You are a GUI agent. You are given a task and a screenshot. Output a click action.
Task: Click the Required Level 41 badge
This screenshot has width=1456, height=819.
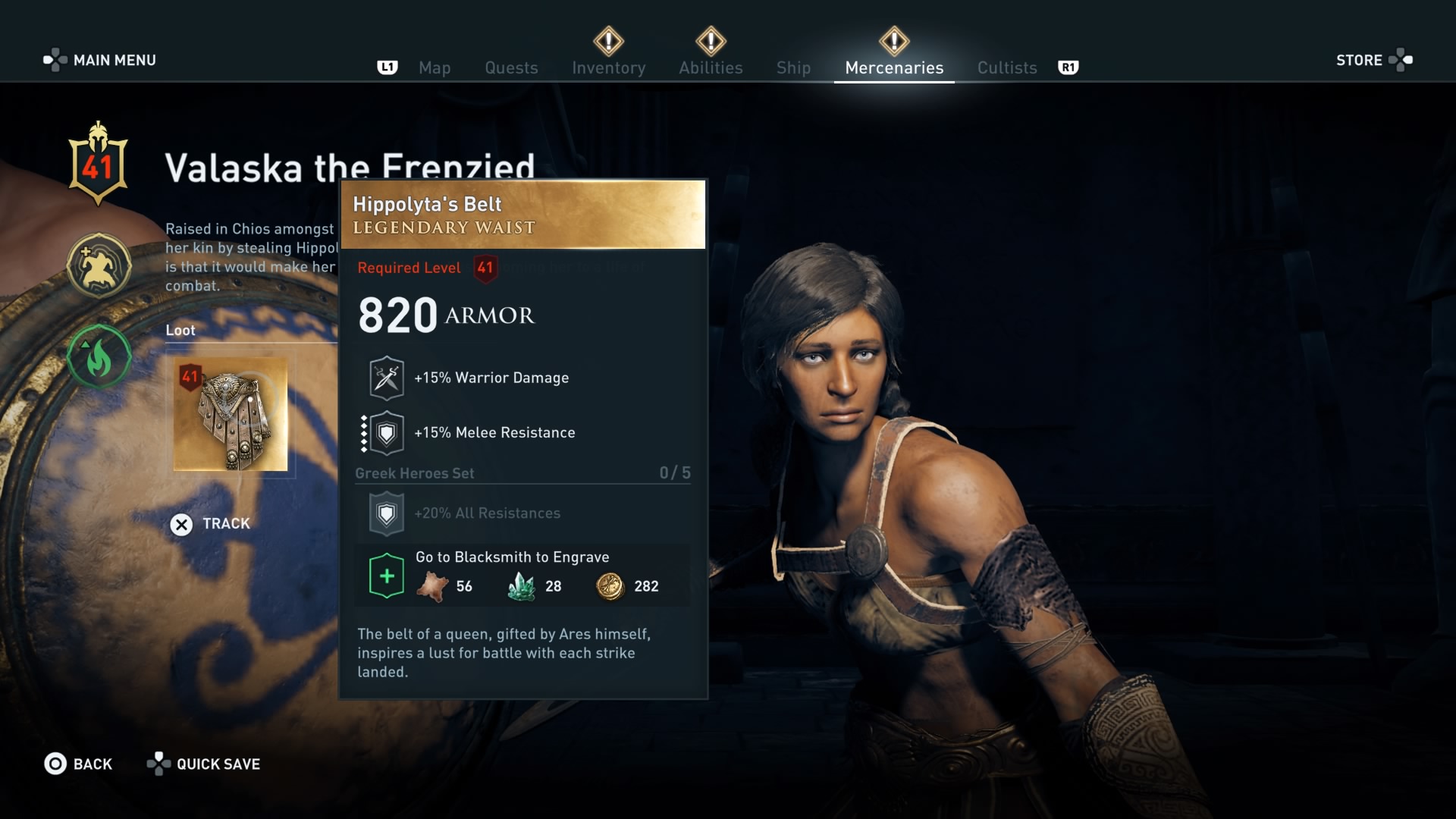(486, 268)
